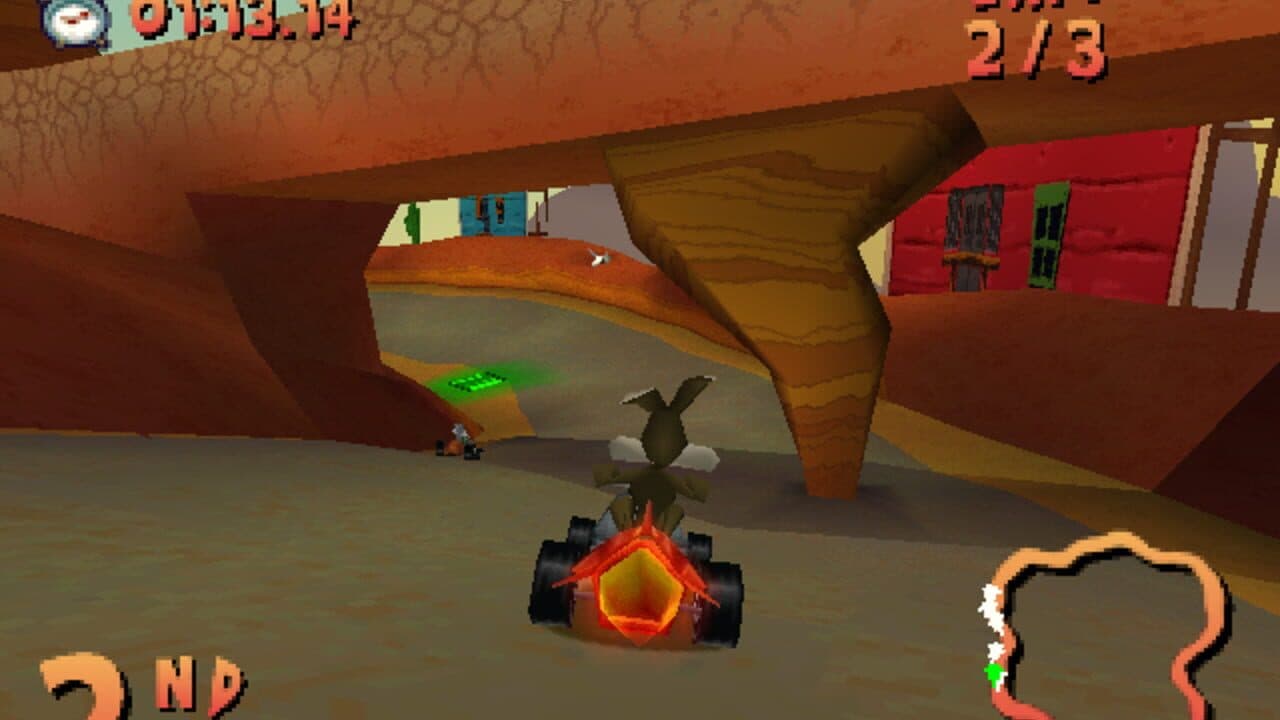Click the white opponent markers on the minimap

pos(990,608)
